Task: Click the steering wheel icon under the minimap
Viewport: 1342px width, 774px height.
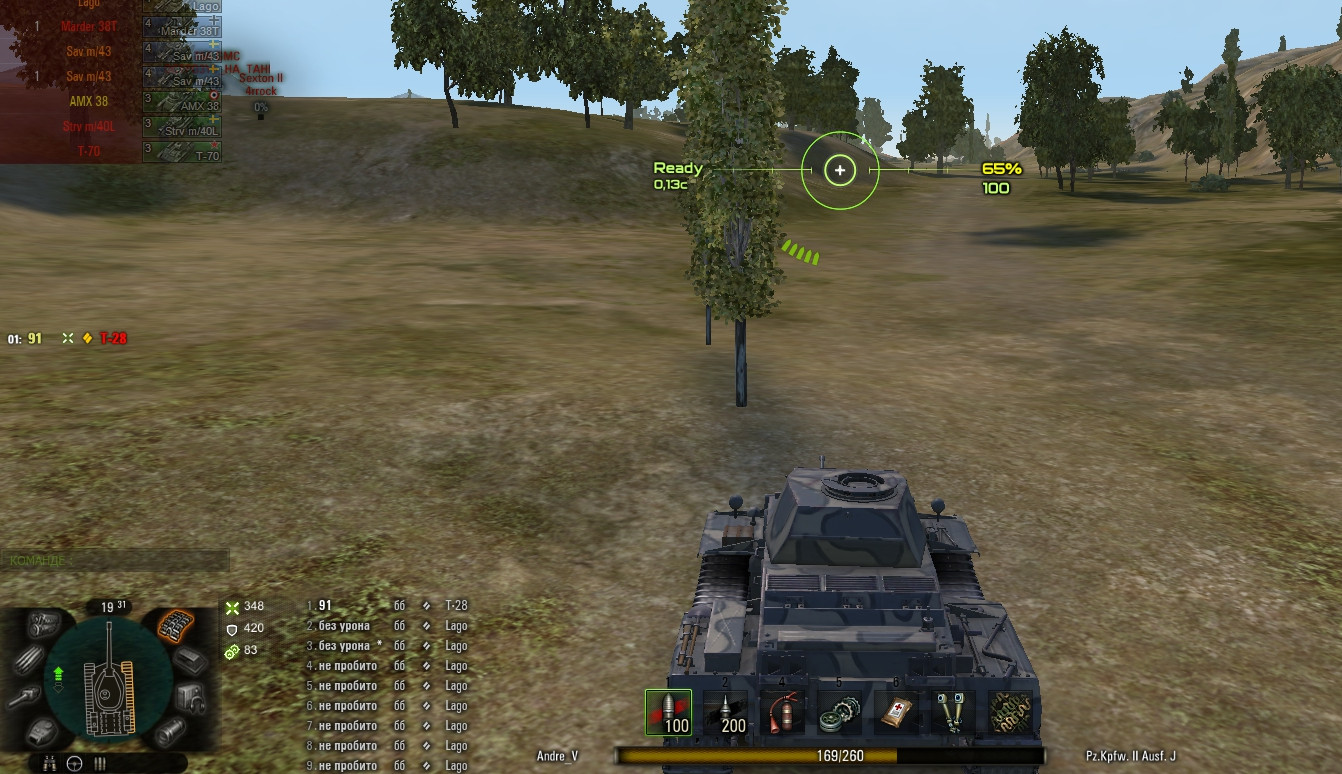Action: click(x=75, y=763)
